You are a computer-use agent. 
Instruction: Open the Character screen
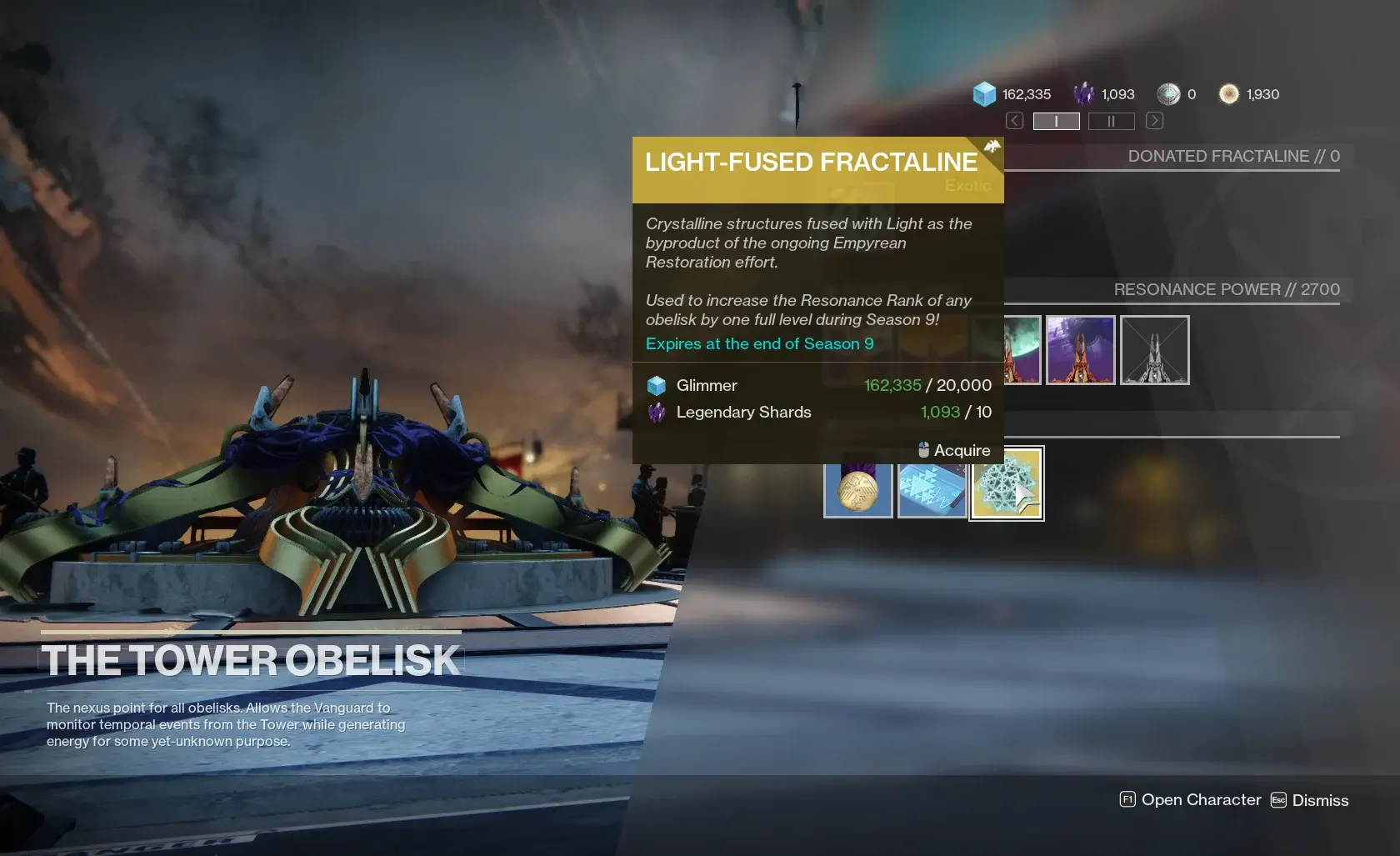(x=1190, y=800)
